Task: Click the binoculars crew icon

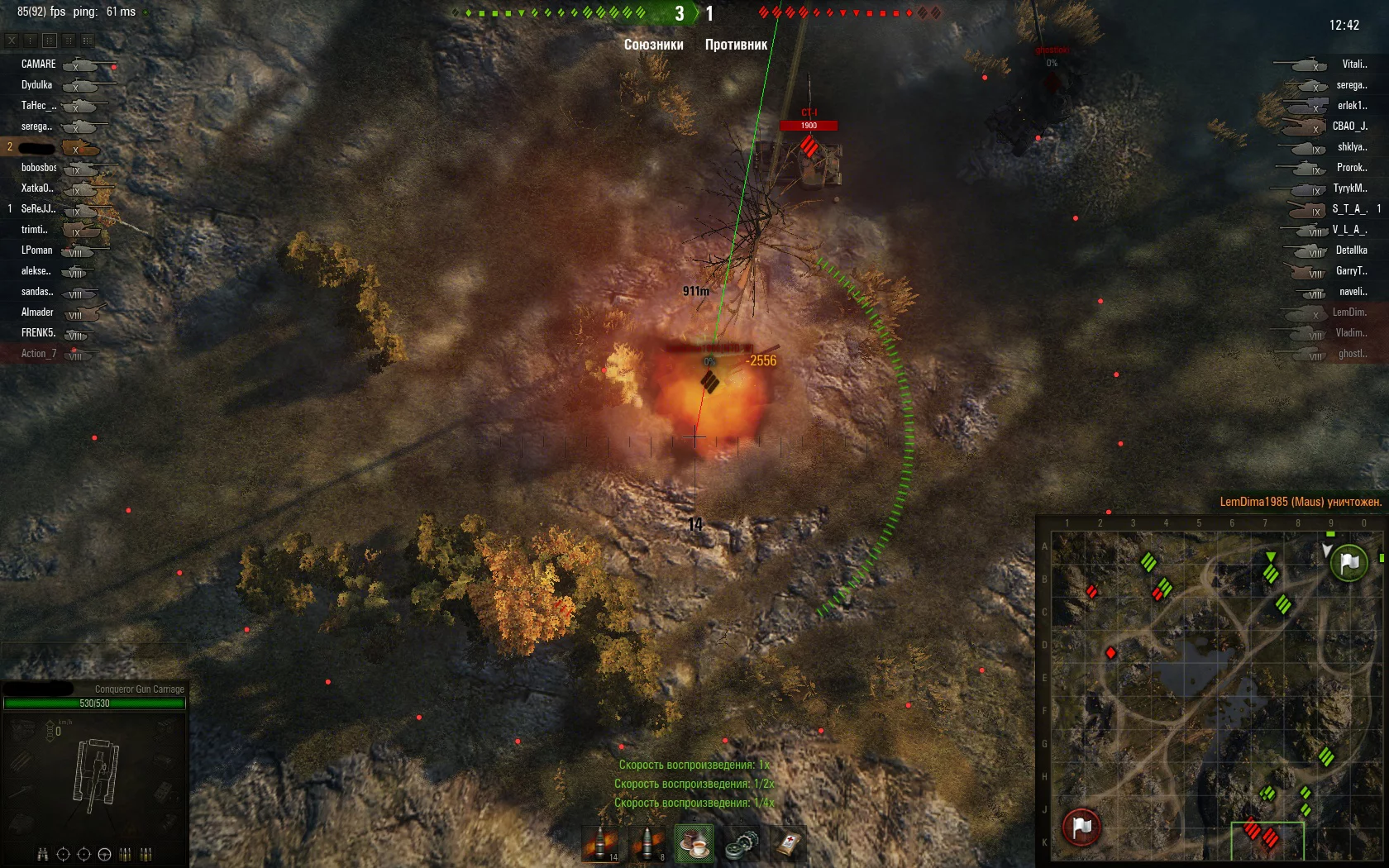Action: tap(42, 855)
